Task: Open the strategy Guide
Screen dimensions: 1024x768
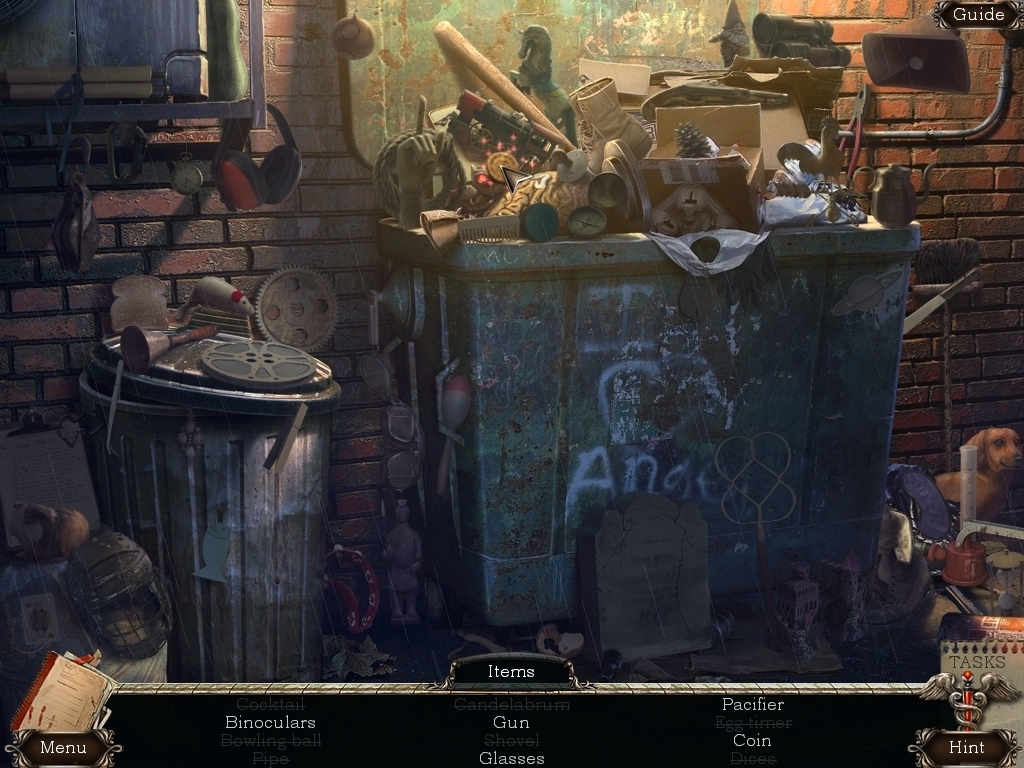Action: (977, 15)
